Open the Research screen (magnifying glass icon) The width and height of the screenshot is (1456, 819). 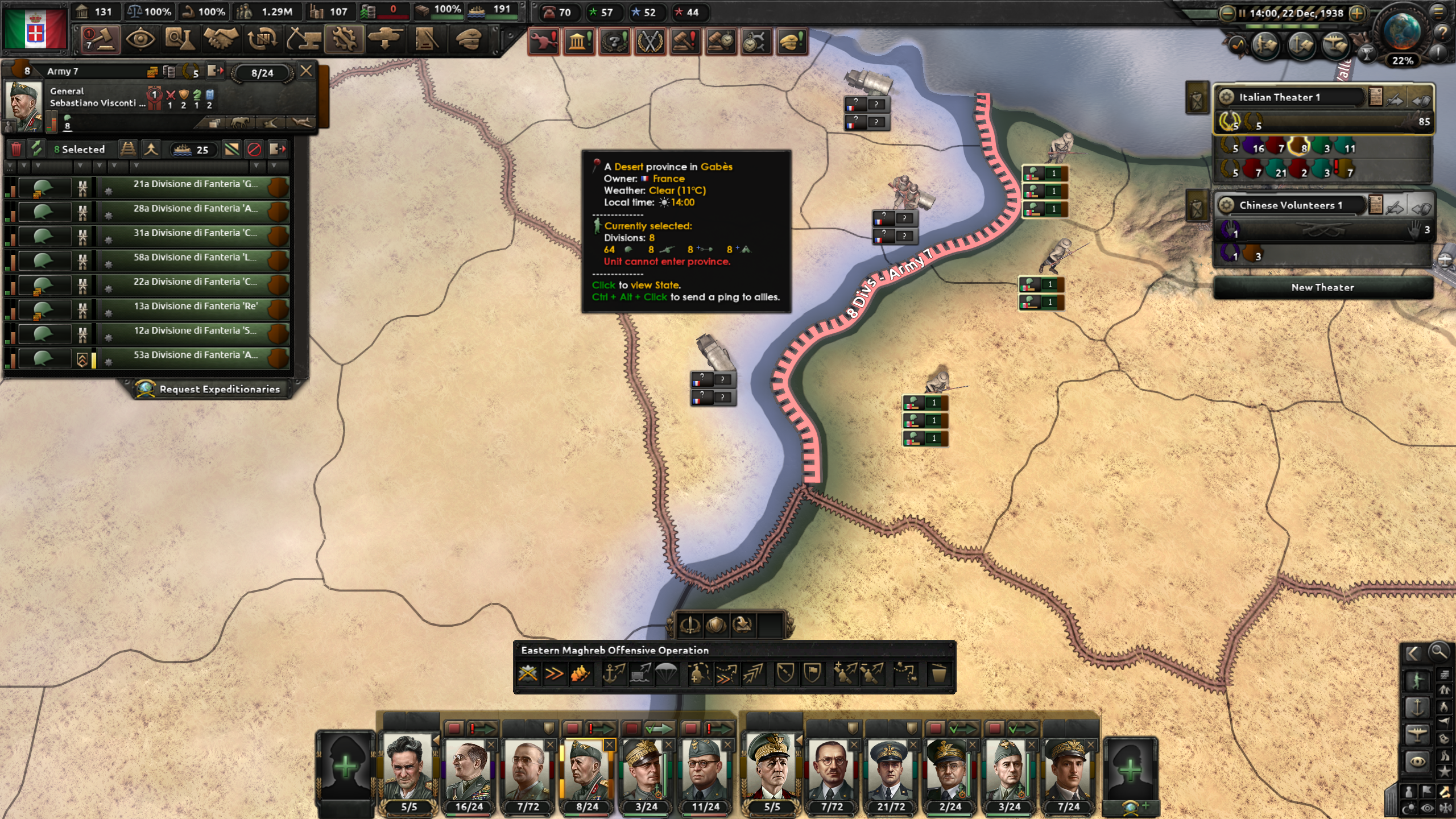tap(180, 40)
